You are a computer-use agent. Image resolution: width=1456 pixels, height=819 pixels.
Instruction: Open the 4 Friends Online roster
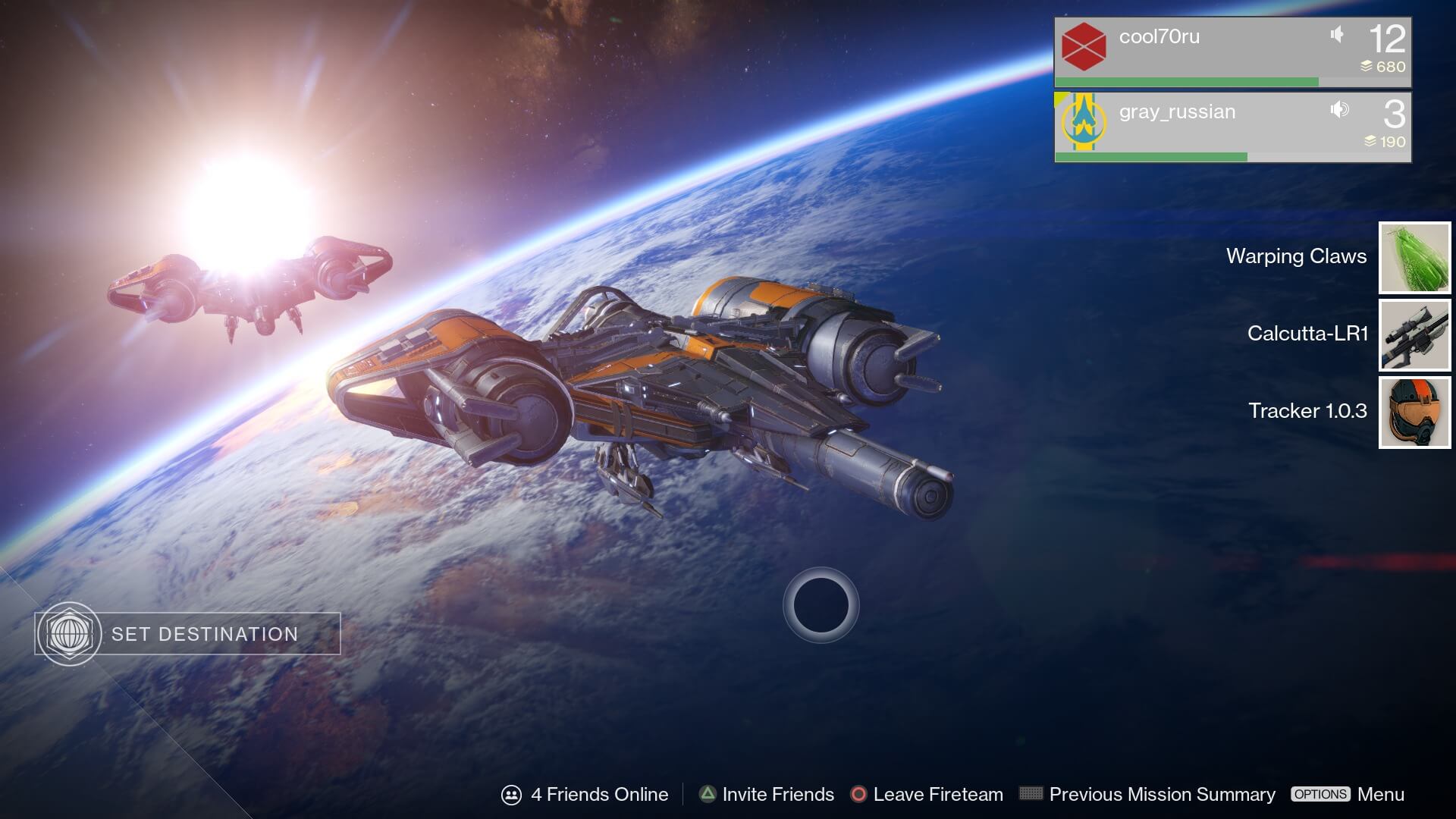(599, 794)
